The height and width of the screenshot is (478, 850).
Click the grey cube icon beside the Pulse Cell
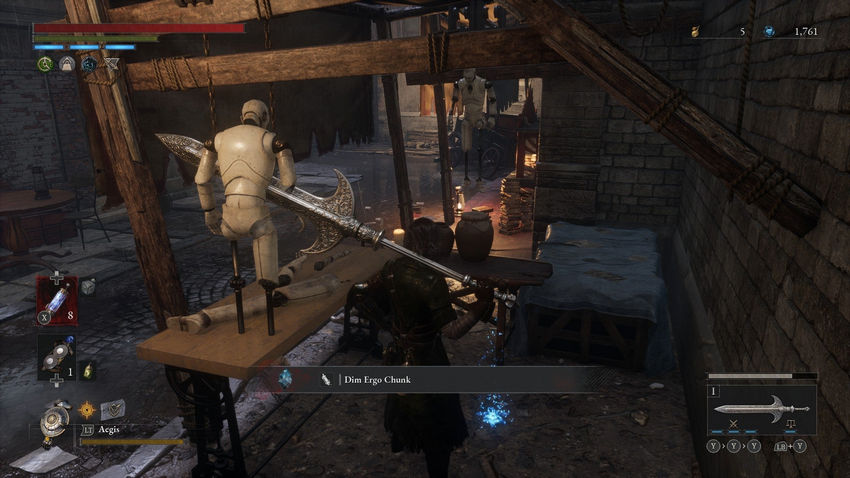[x=88, y=286]
